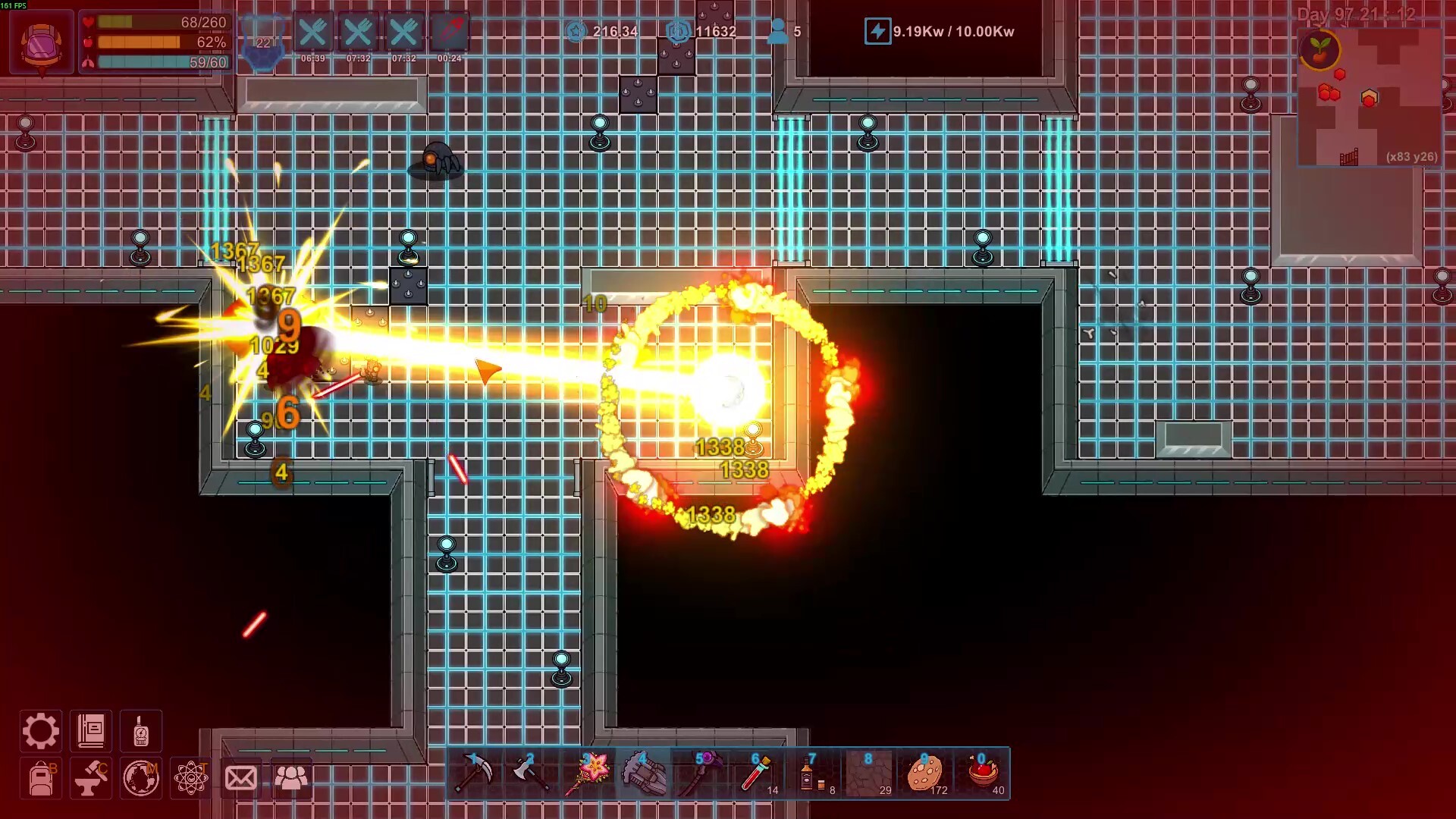Select the purple orb scepter slot

tap(699, 773)
